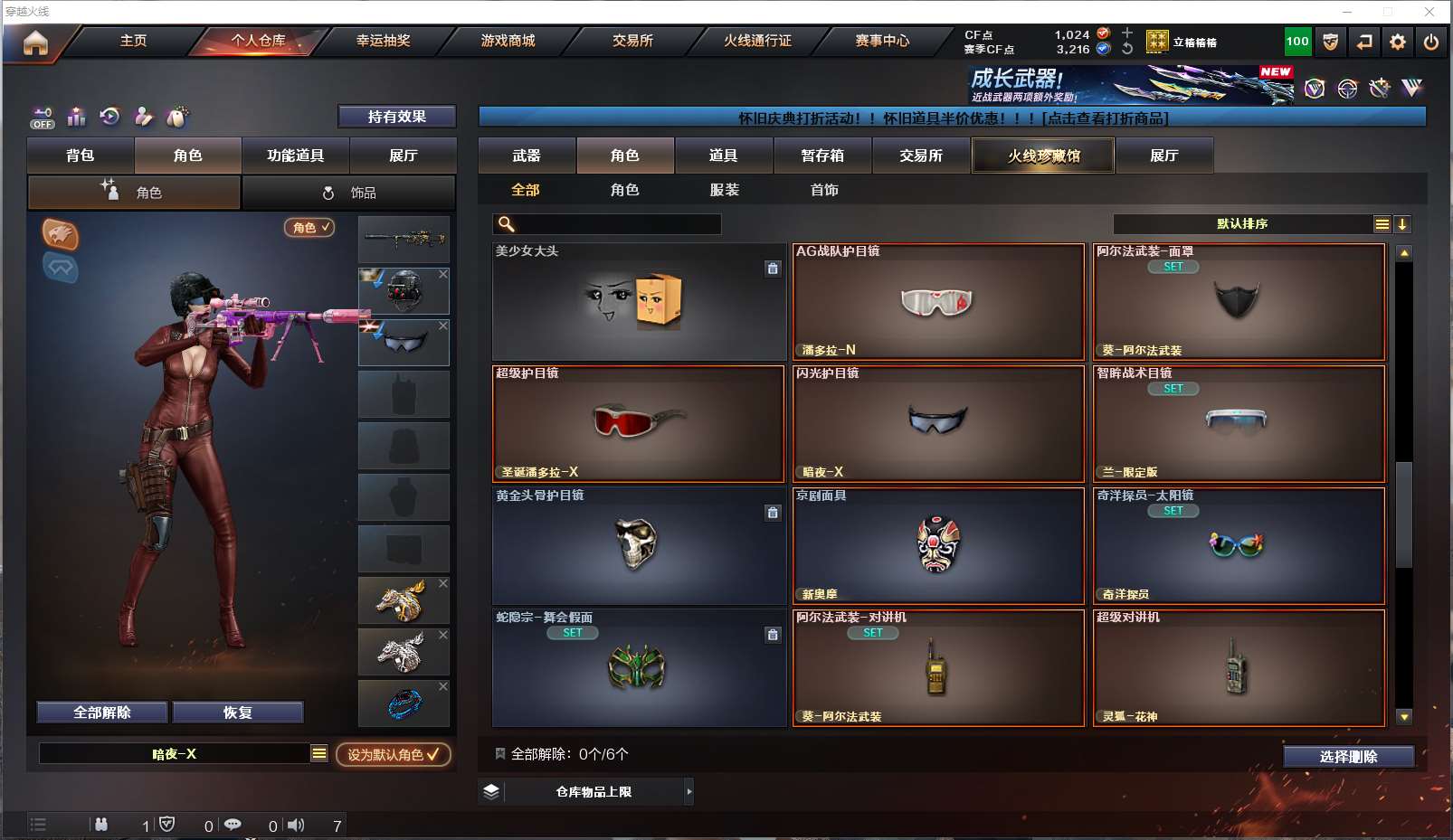
Task: Close the game window
Action: 1429,12
